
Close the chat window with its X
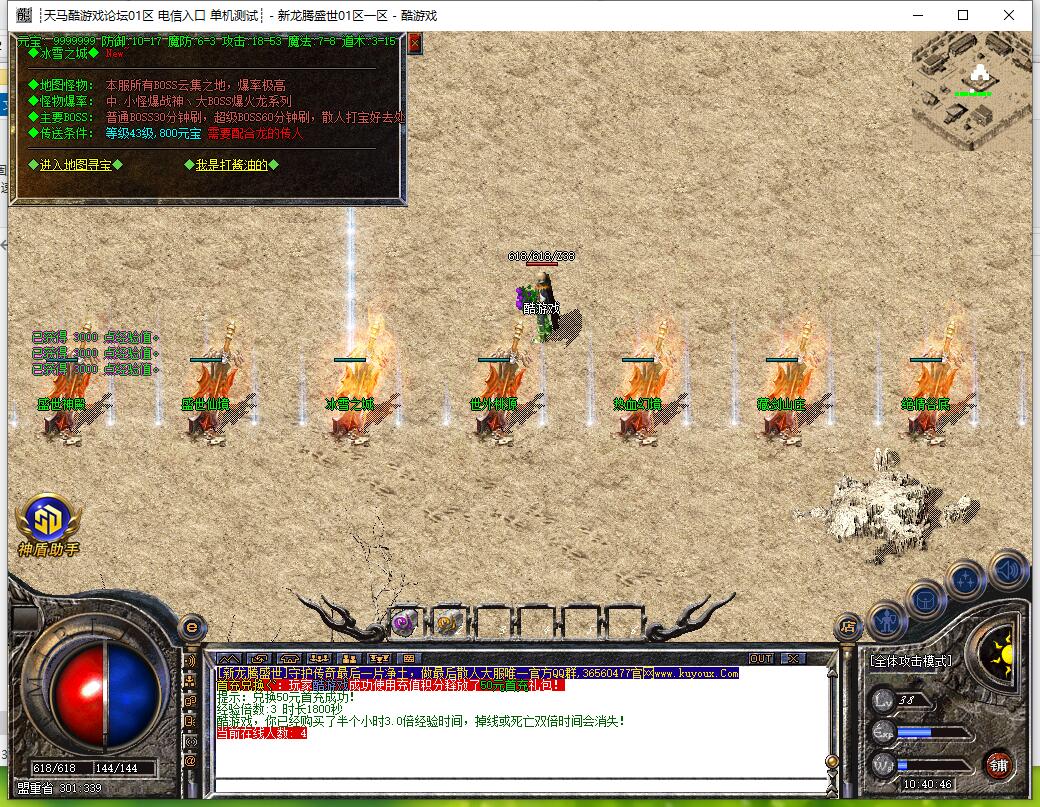click(792, 658)
